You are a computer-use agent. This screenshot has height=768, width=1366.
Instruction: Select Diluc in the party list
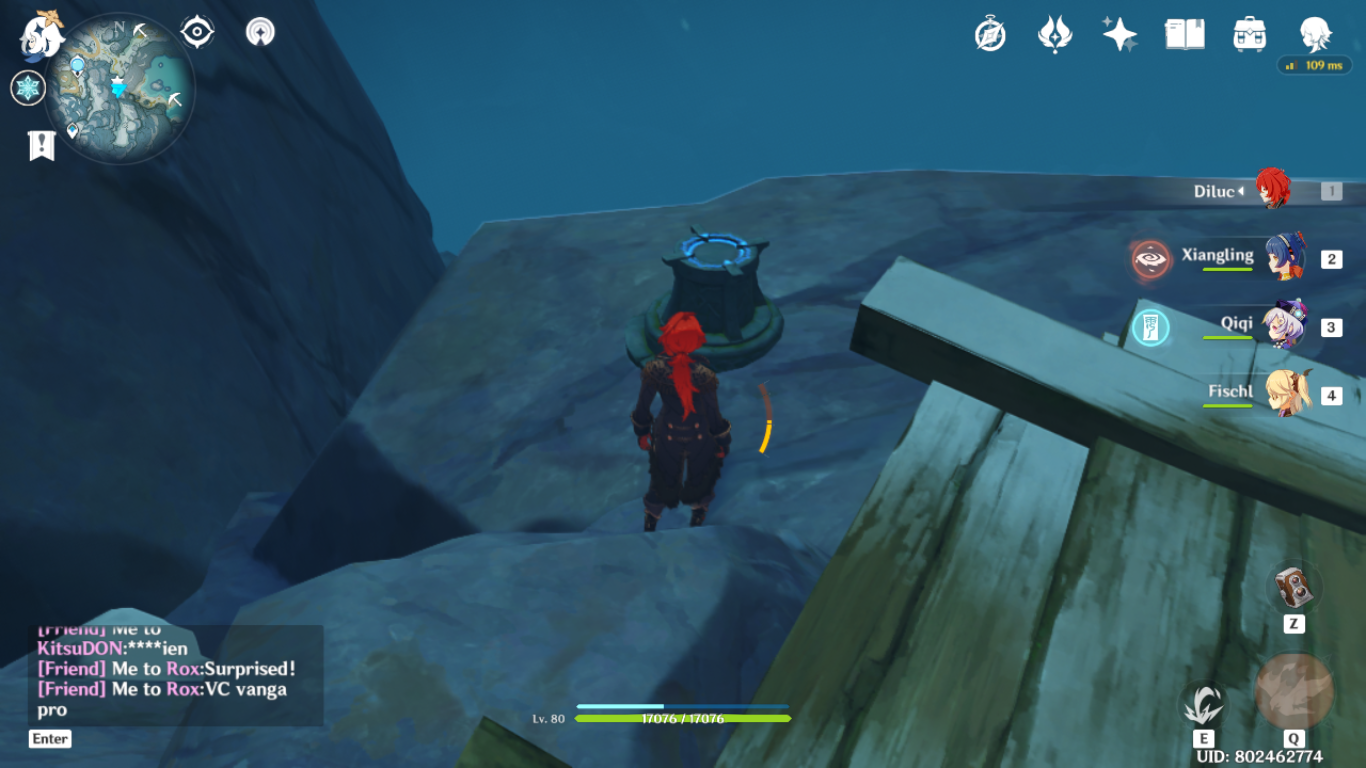1272,190
